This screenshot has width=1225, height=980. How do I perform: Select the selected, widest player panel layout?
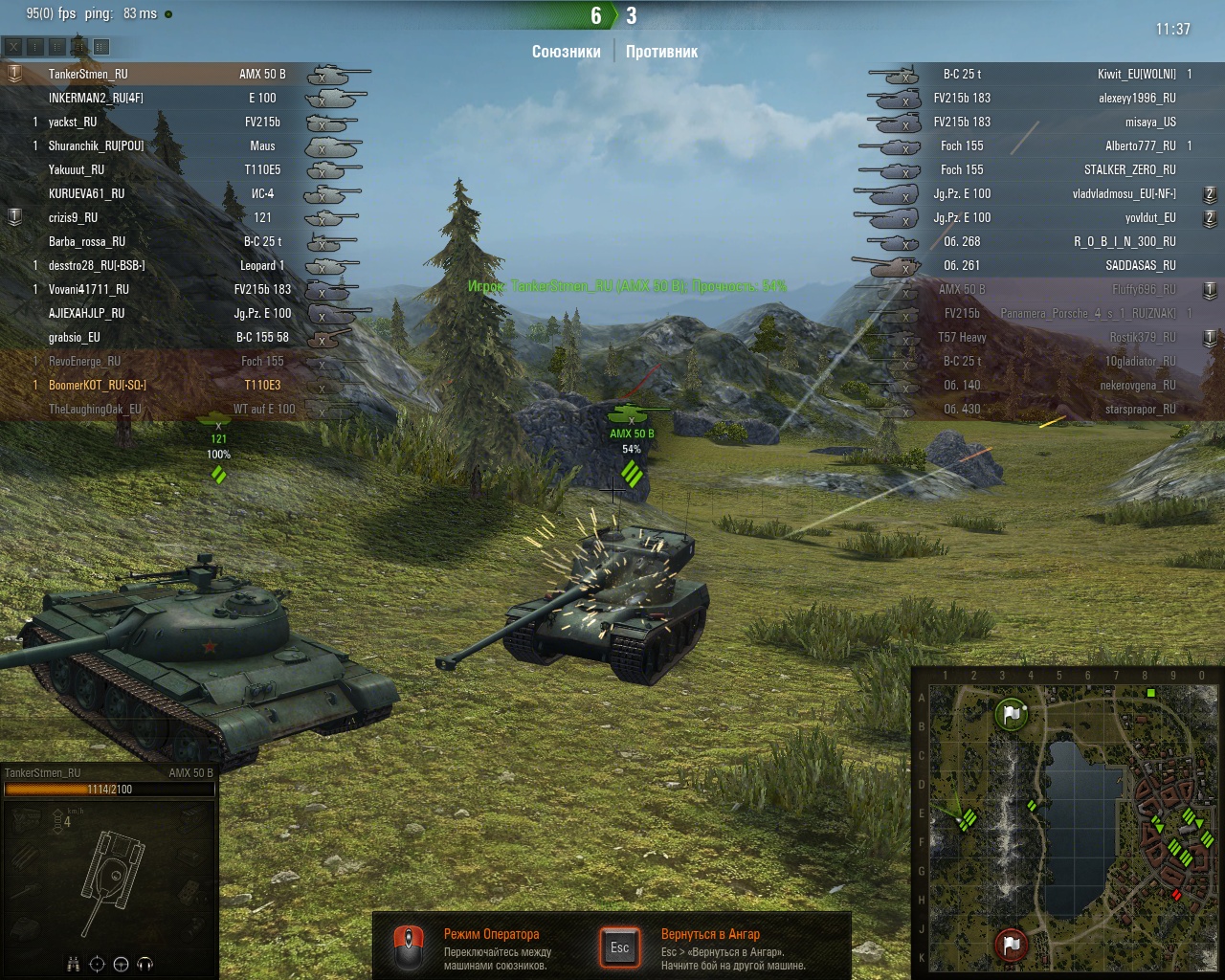(x=101, y=46)
